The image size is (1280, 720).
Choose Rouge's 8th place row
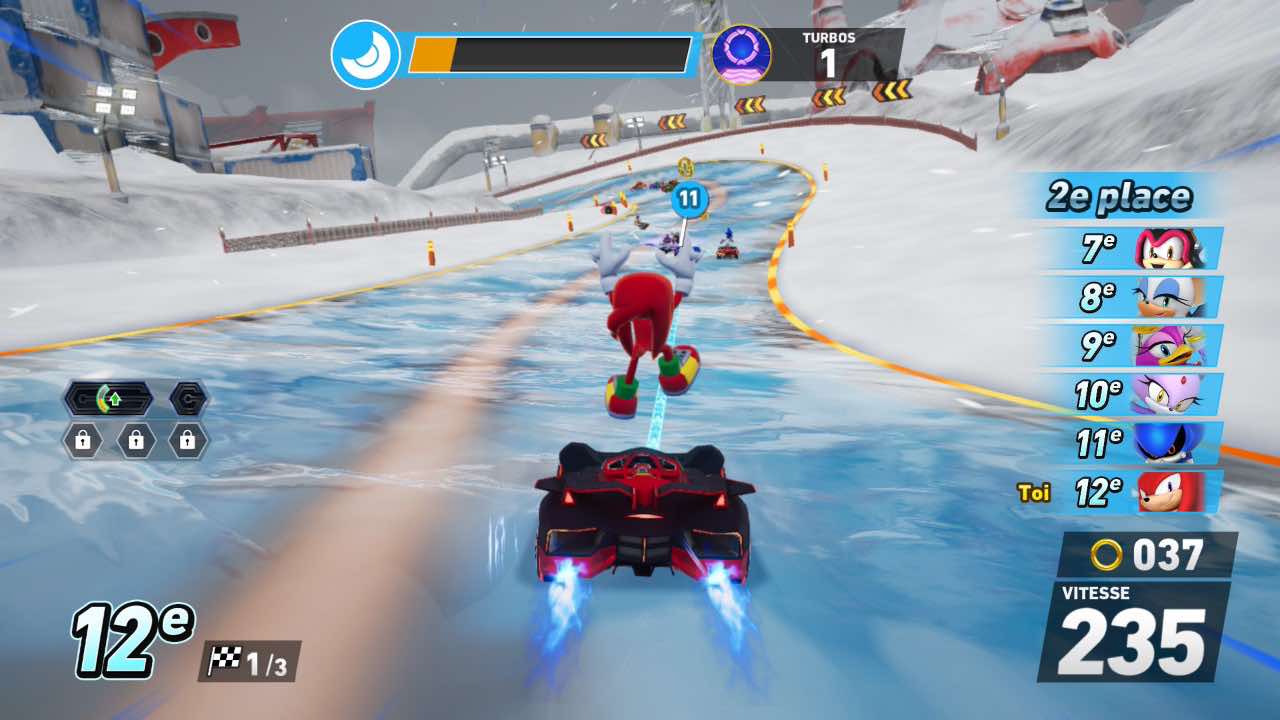tap(1142, 297)
